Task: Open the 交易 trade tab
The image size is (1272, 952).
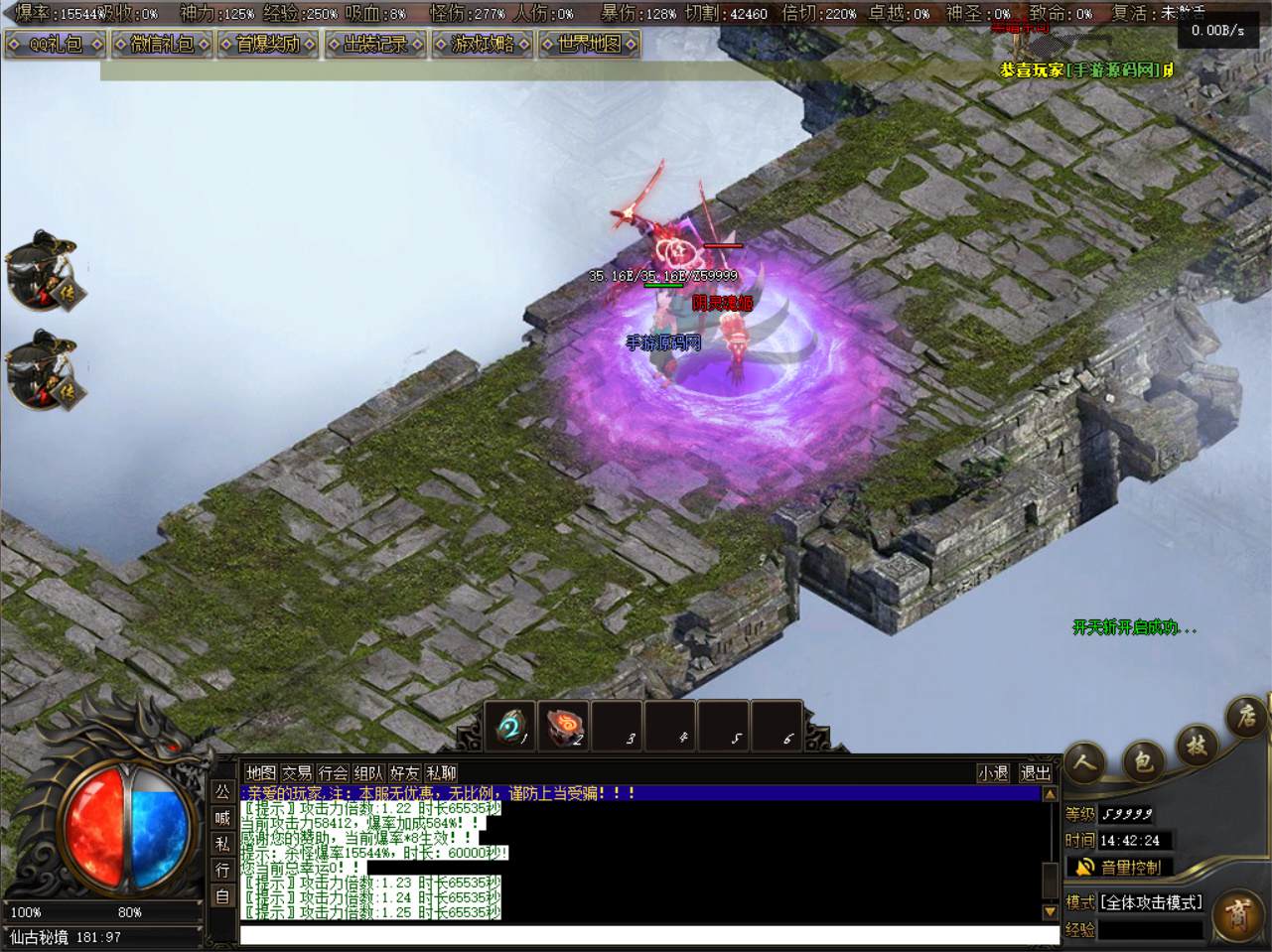Action: click(296, 772)
